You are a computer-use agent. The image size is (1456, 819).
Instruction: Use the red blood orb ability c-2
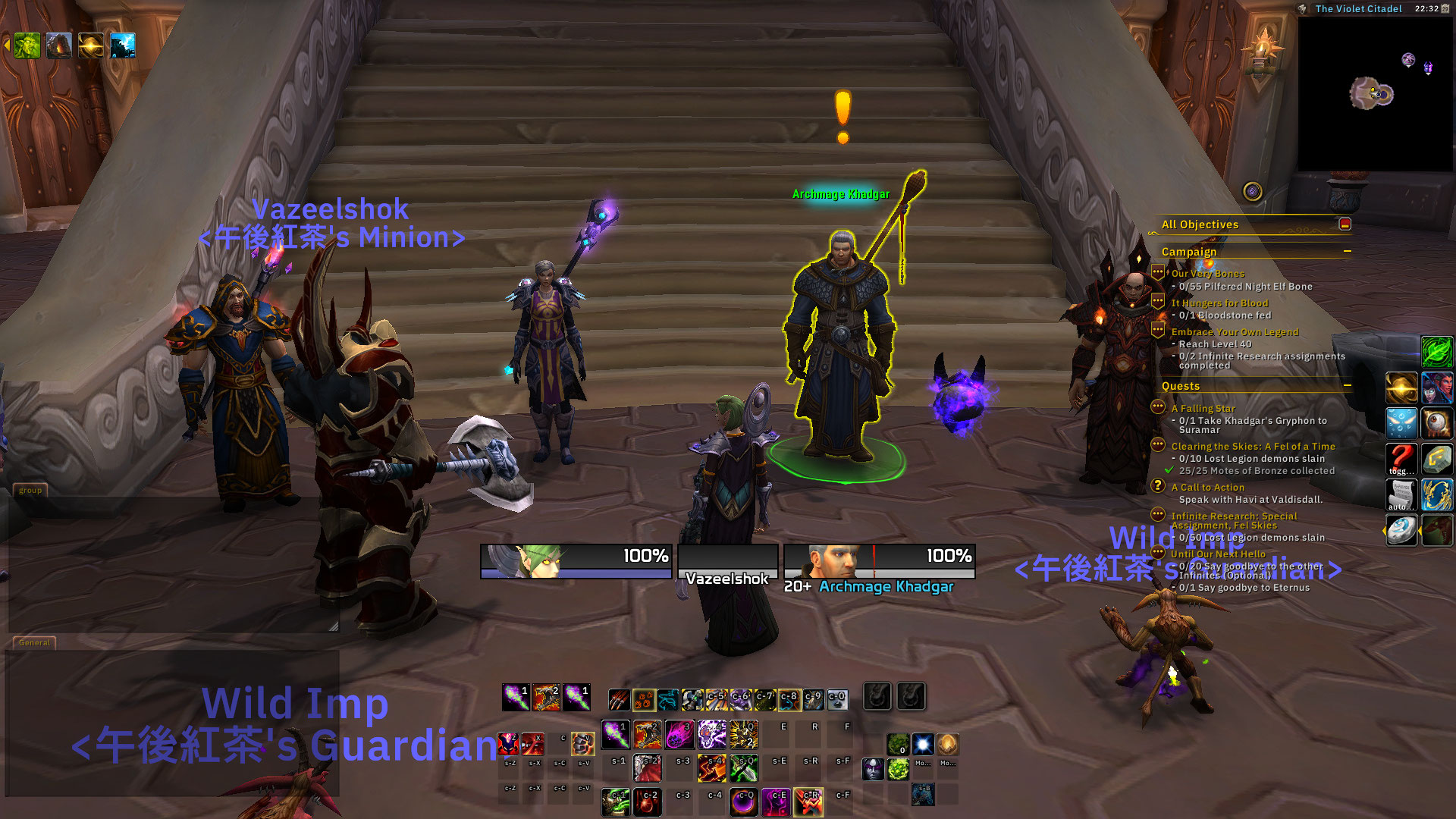pos(648,802)
